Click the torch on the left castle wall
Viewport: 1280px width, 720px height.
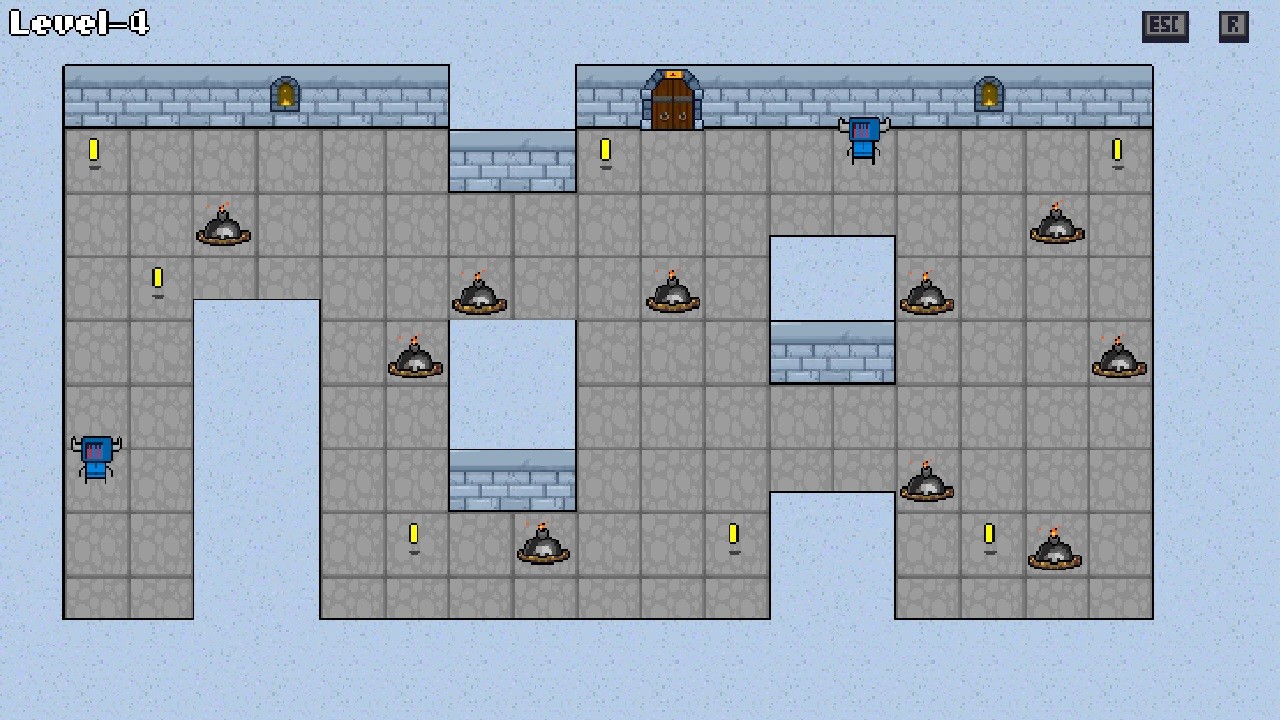(x=286, y=93)
